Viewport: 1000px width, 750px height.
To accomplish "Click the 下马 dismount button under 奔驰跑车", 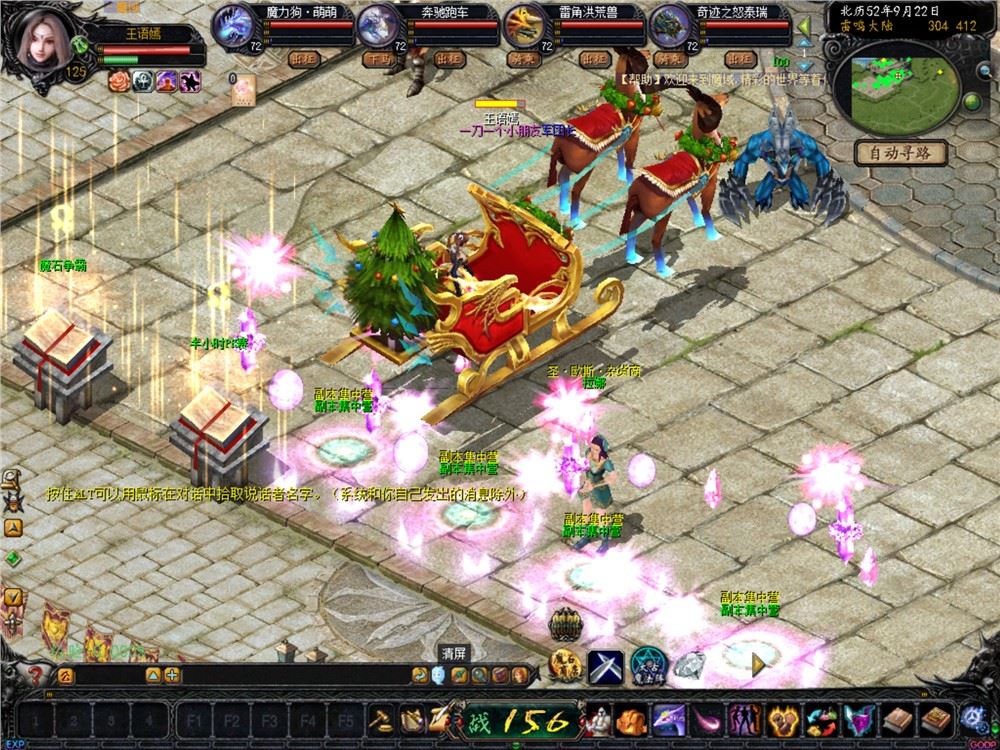I will 378,58.
